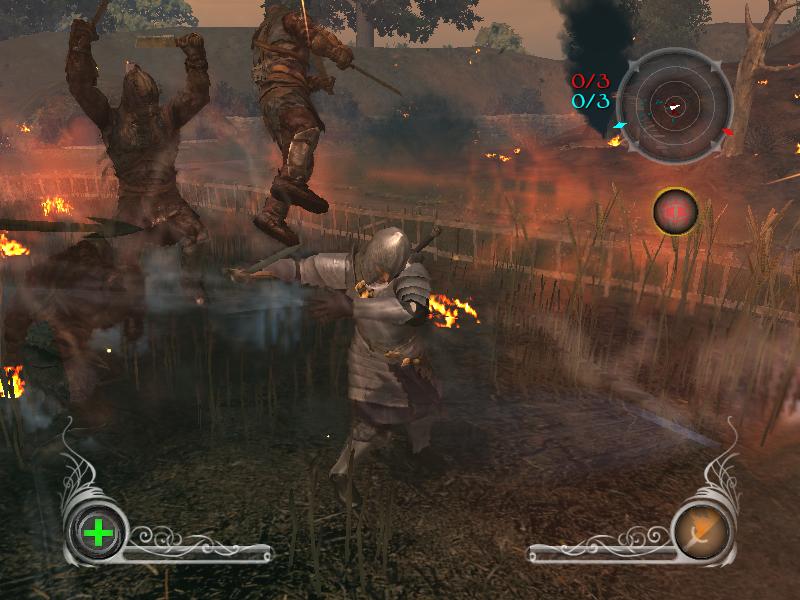Click the circular radar minimap
Image resolution: width=800 pixels, height=600 pixels.
[672, 107]
